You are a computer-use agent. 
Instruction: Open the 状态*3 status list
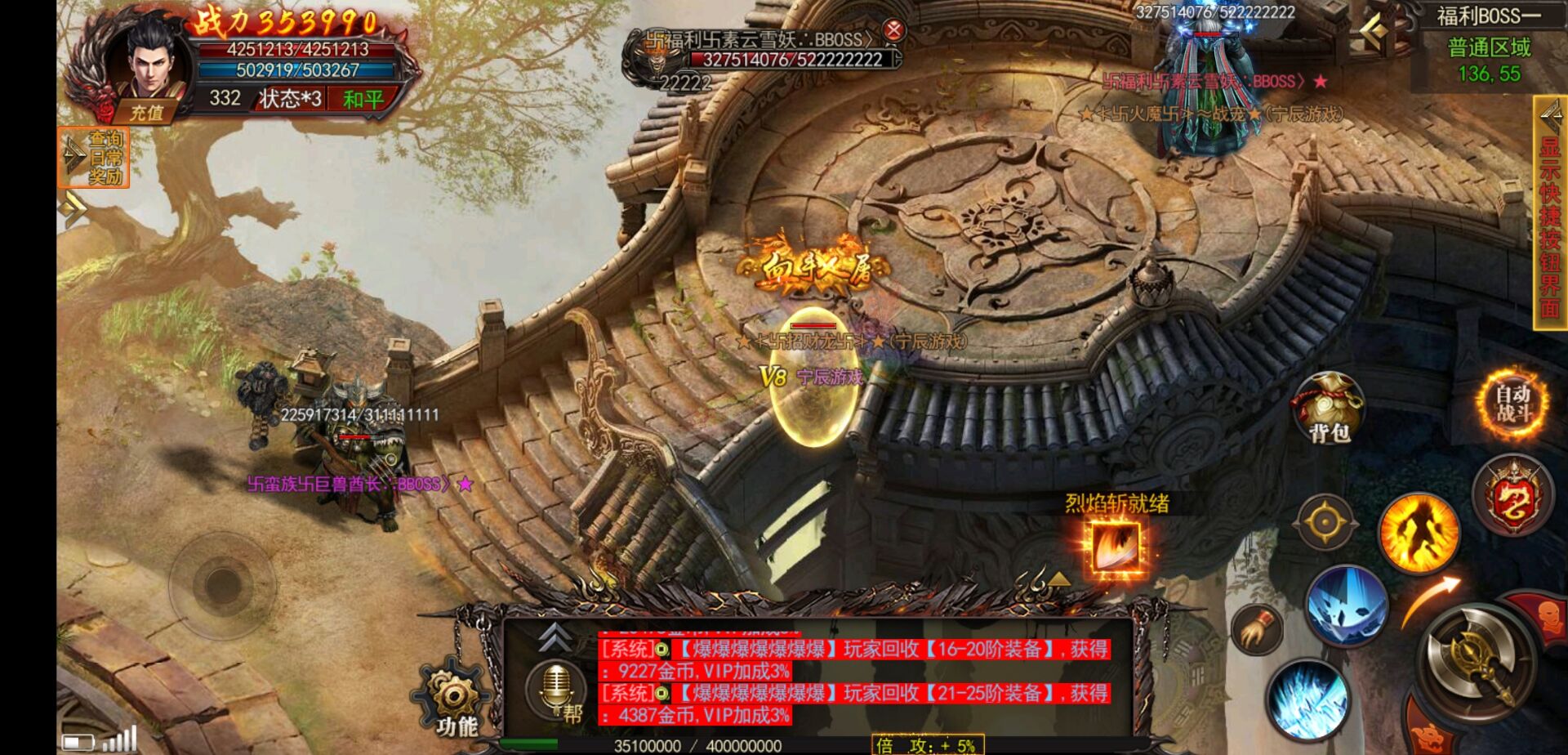pyautogui.click(x=290, y=100)
